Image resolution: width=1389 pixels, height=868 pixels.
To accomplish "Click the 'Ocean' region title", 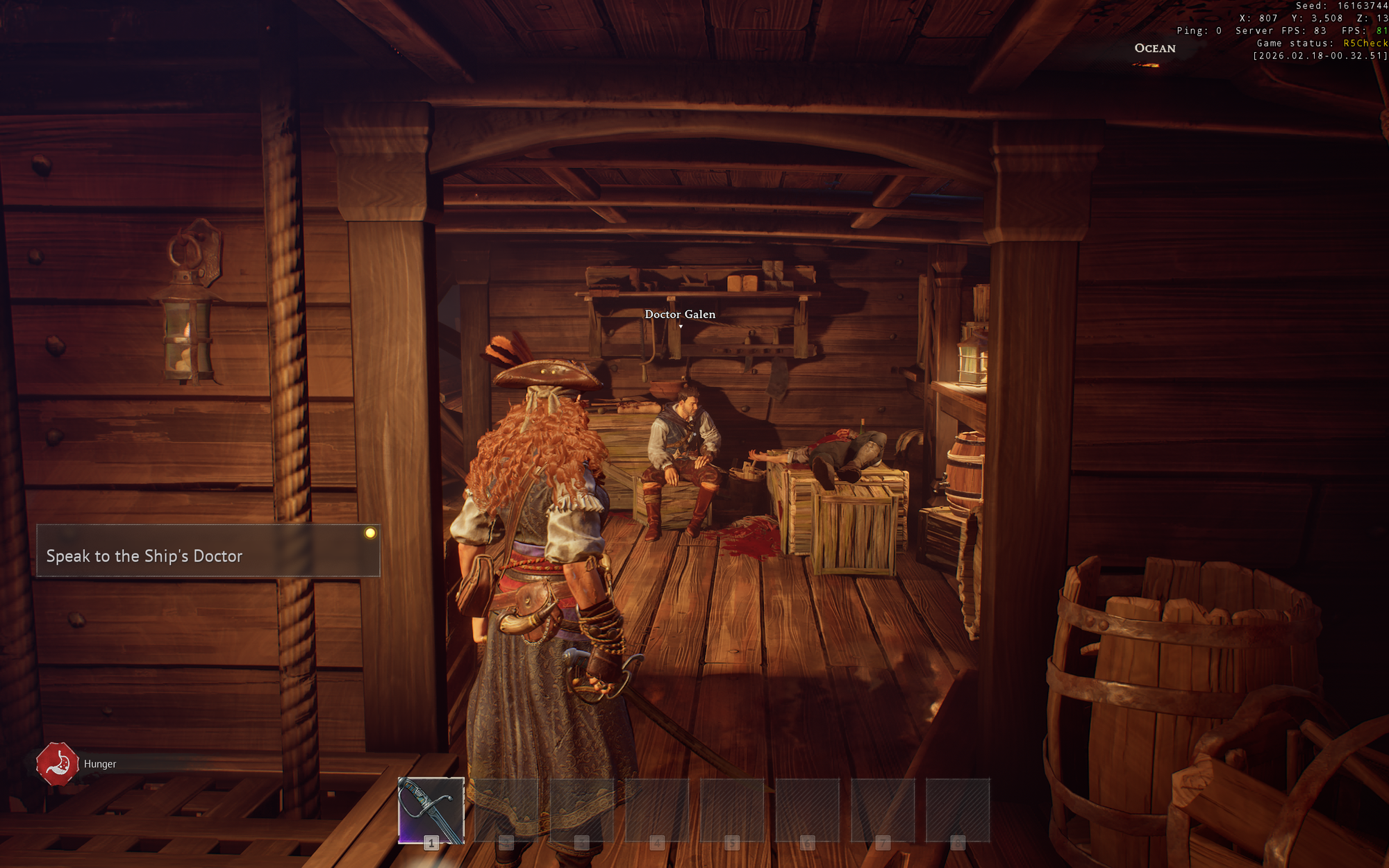I will point(1154,49).
